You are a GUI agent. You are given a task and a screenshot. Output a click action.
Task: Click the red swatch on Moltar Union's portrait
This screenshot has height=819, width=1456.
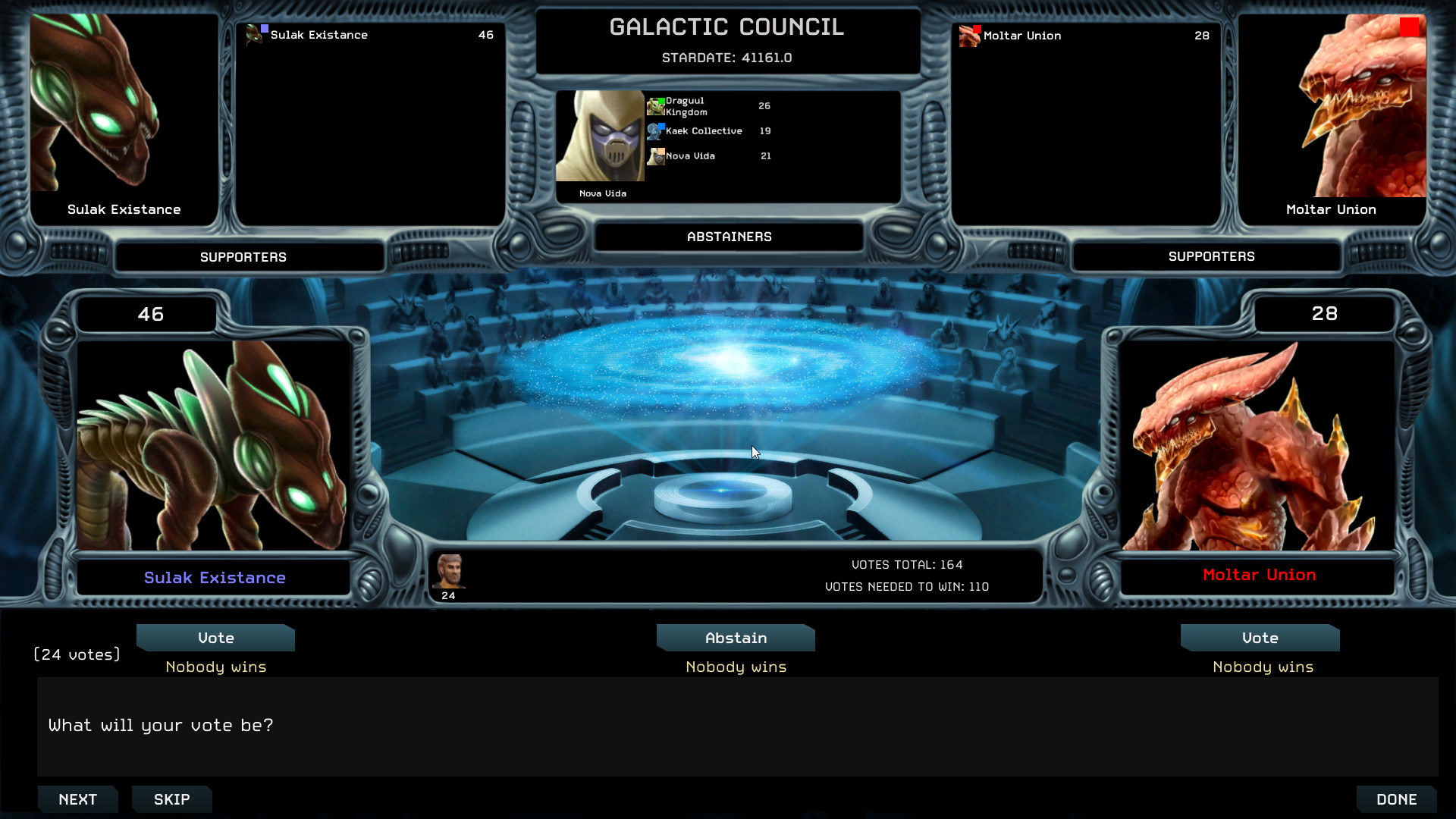click(x=1410, y=27)
